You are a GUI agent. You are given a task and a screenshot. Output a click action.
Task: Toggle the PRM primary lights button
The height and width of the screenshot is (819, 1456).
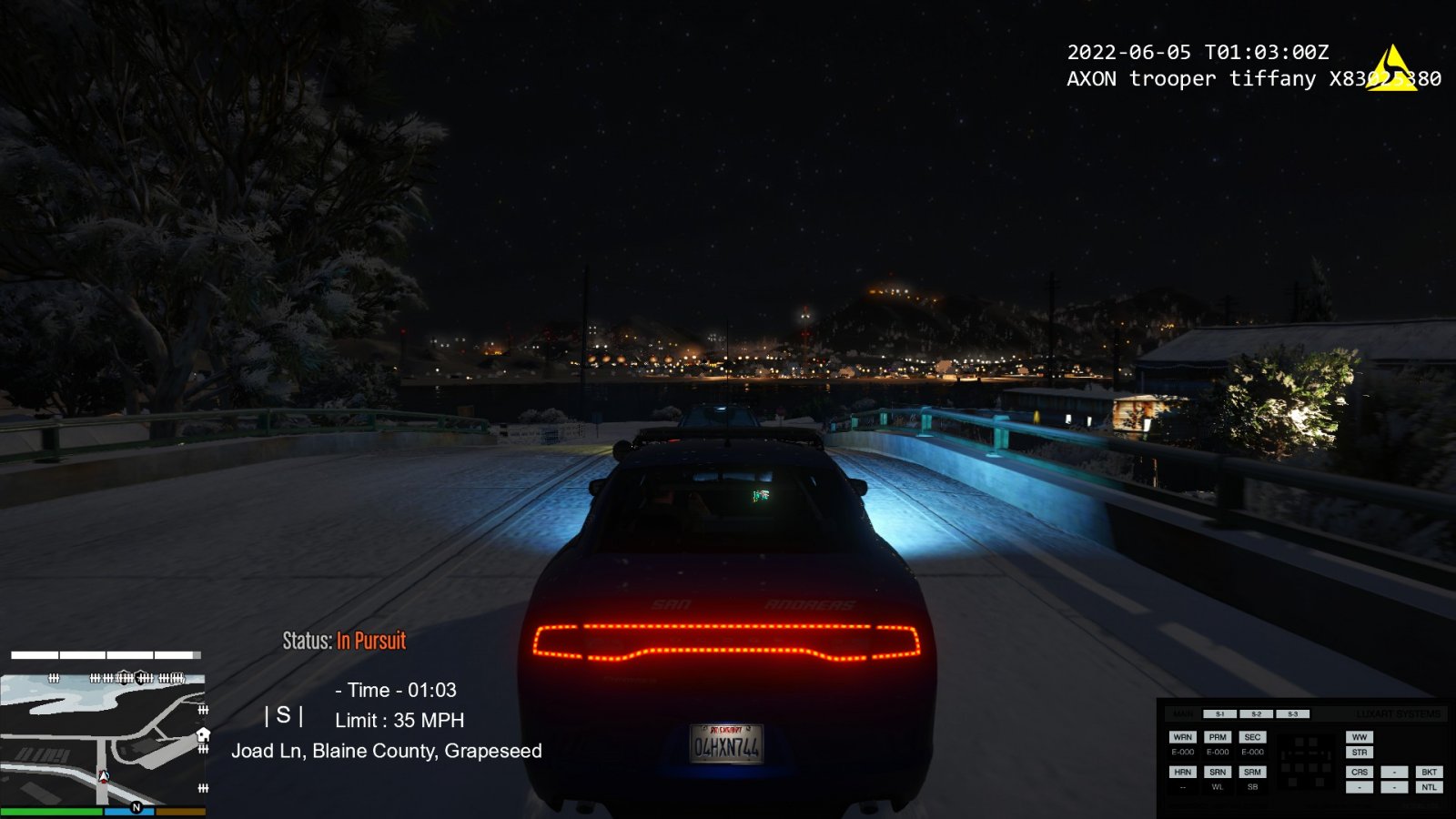pyautogui.click(x=1218, y=737)
